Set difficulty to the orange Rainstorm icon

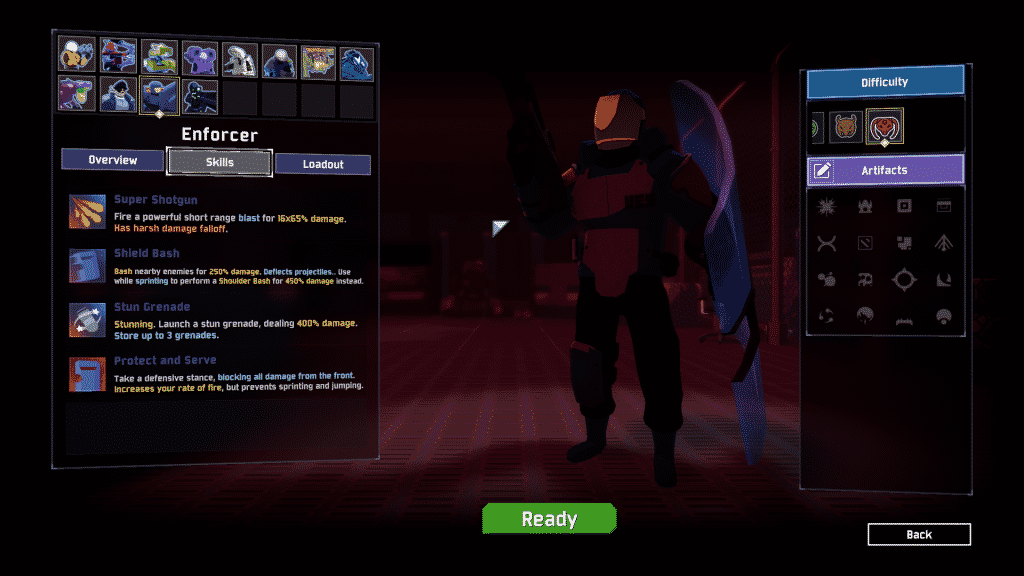tap(846, 127)
